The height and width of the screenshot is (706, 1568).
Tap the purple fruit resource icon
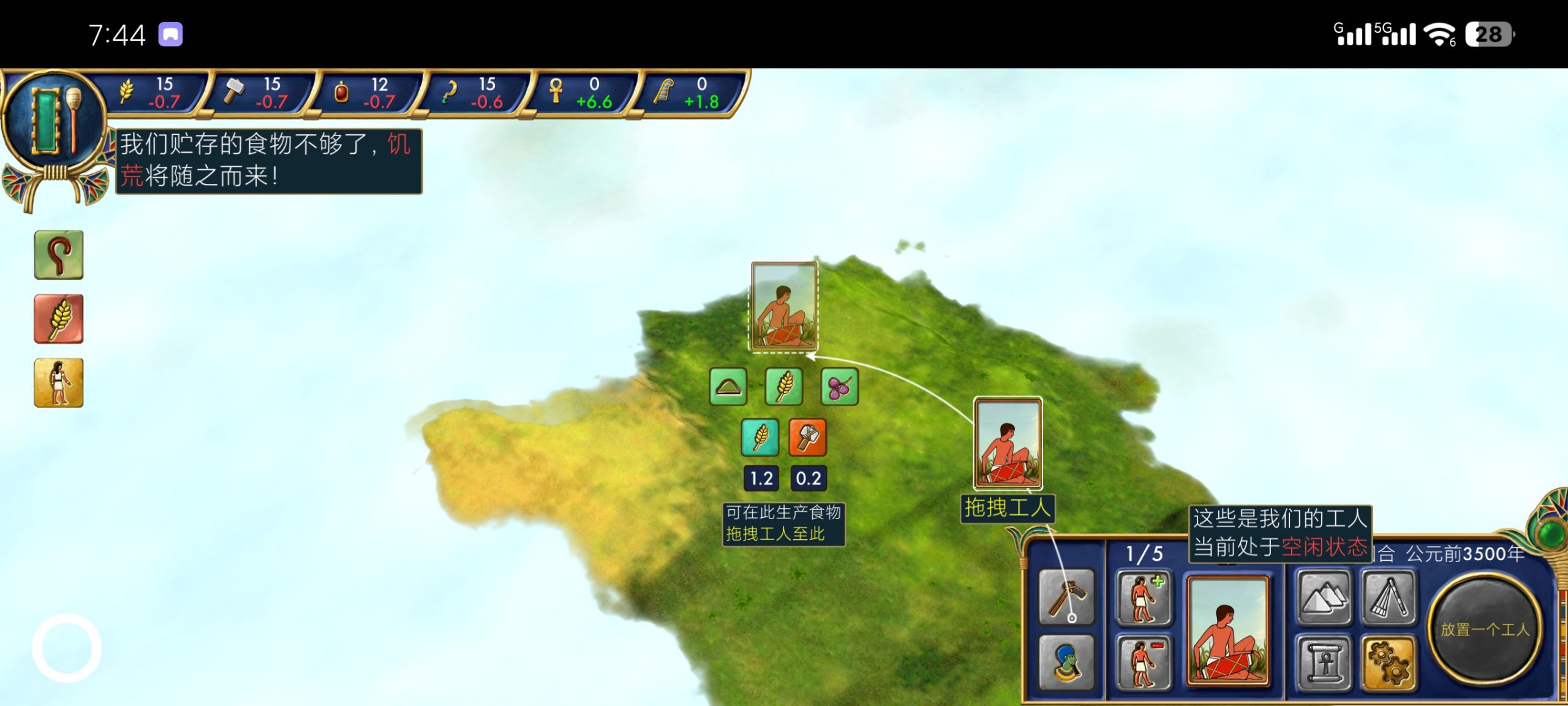point(839,387)
